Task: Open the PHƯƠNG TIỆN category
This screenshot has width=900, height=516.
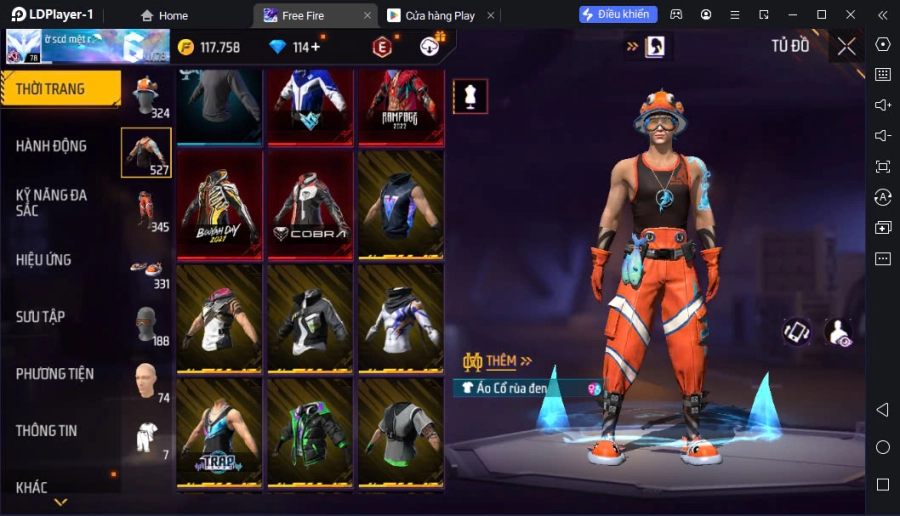Action: click(55, 374)
